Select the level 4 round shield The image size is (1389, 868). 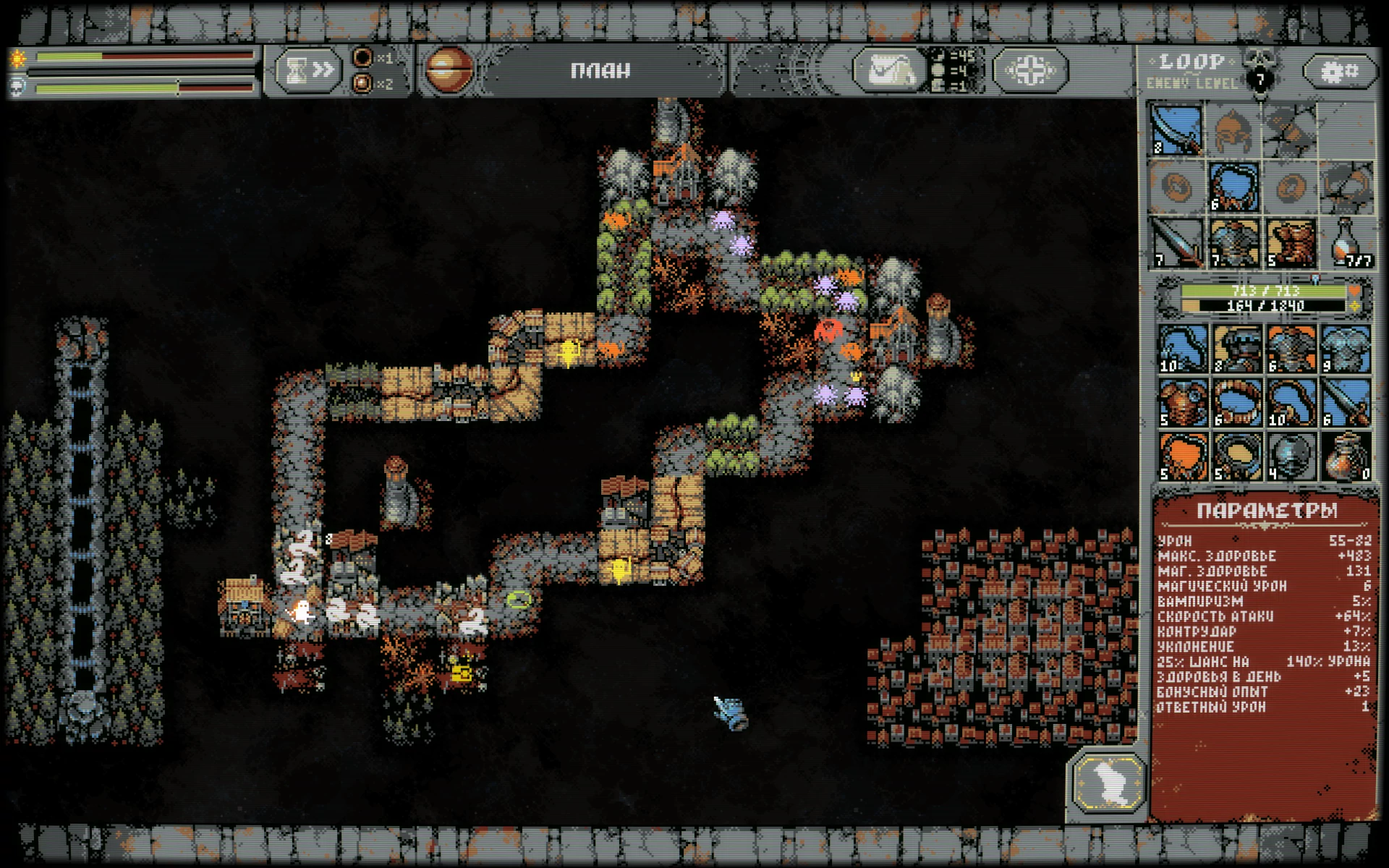tap(1291, 456)
